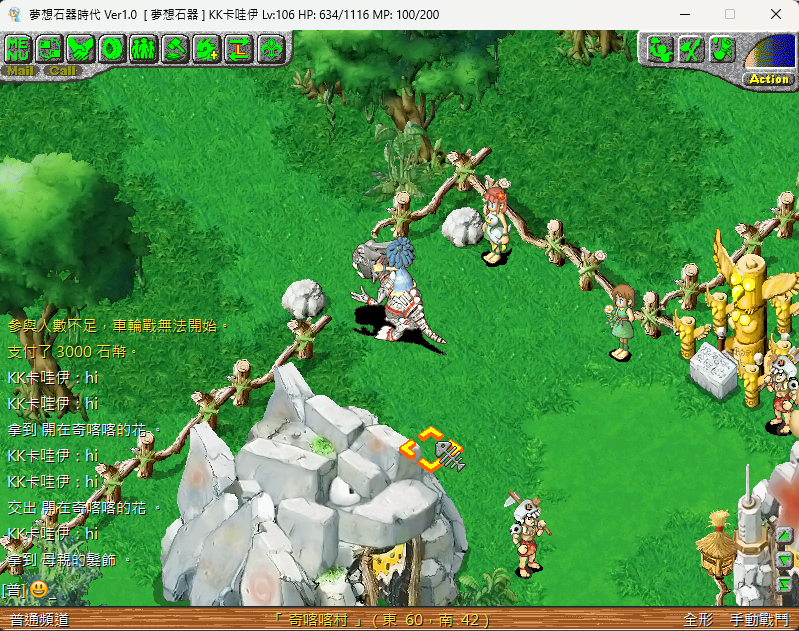Toggle the L arrows icon
799x631 pixels.
[x=238, y=47]
